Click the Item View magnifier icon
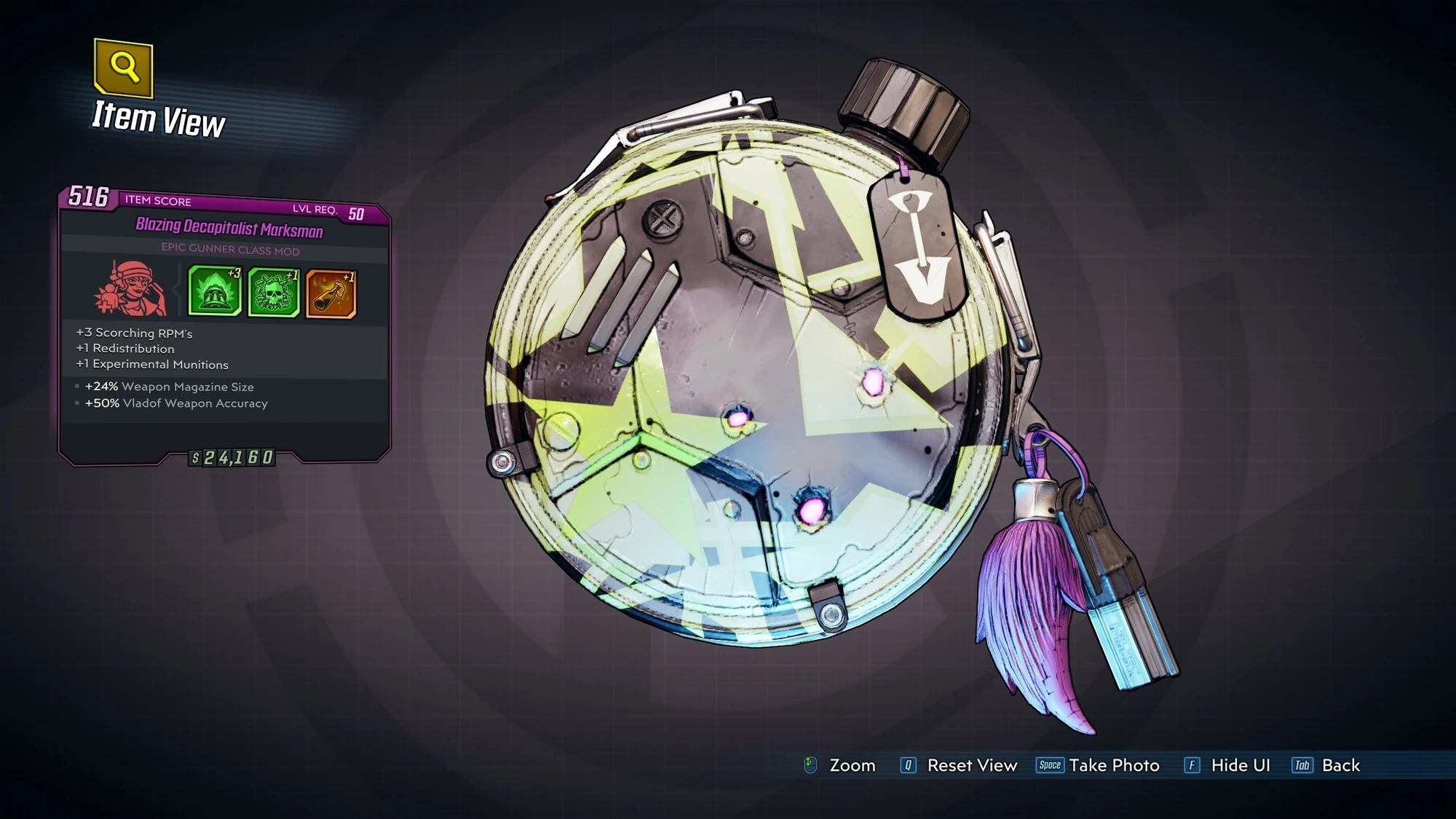The height and width of the screenshot is (819, 1456). tap(124, 69)
